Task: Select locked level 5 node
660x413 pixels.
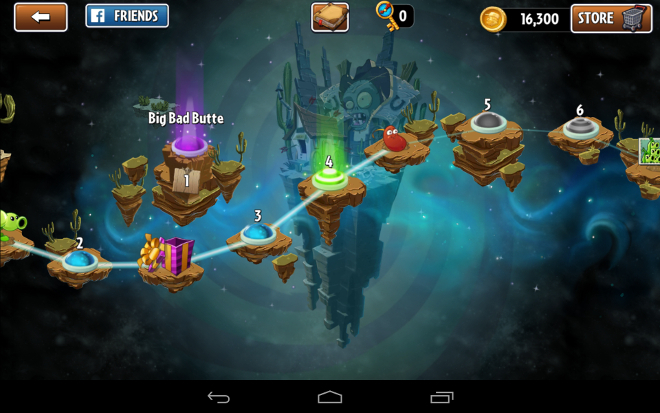Action: pos(487,122)
